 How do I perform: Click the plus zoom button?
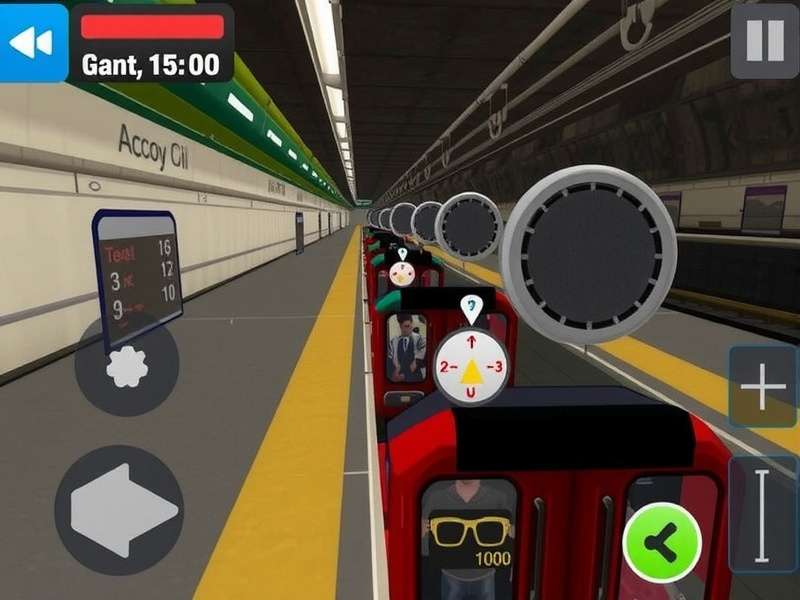point(763,388)
